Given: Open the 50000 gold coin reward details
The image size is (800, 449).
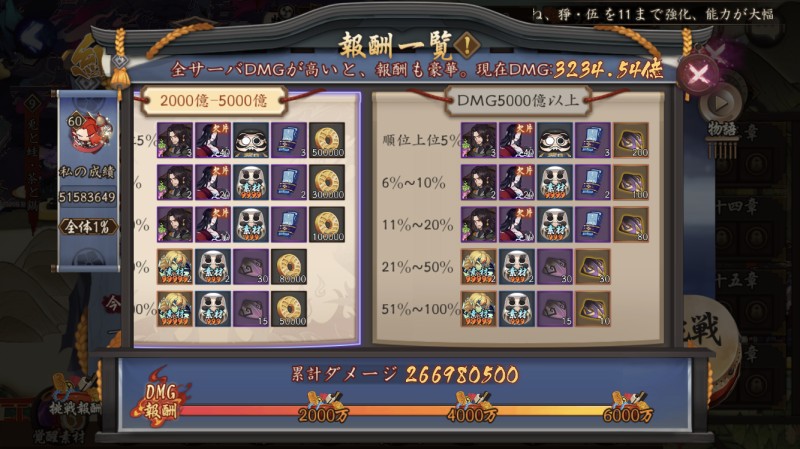Looking at the screenshot, I should 291,309.
